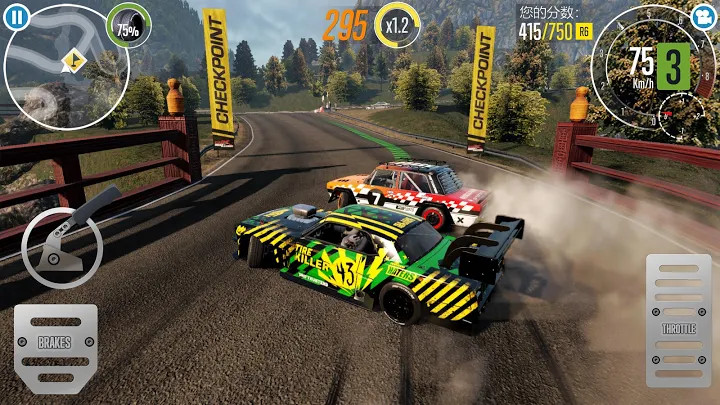Image resolution: width=720 pixels, height=405 pixels.
Task: Switch camera view with the camera icon
Action: (x=702, y=17)
